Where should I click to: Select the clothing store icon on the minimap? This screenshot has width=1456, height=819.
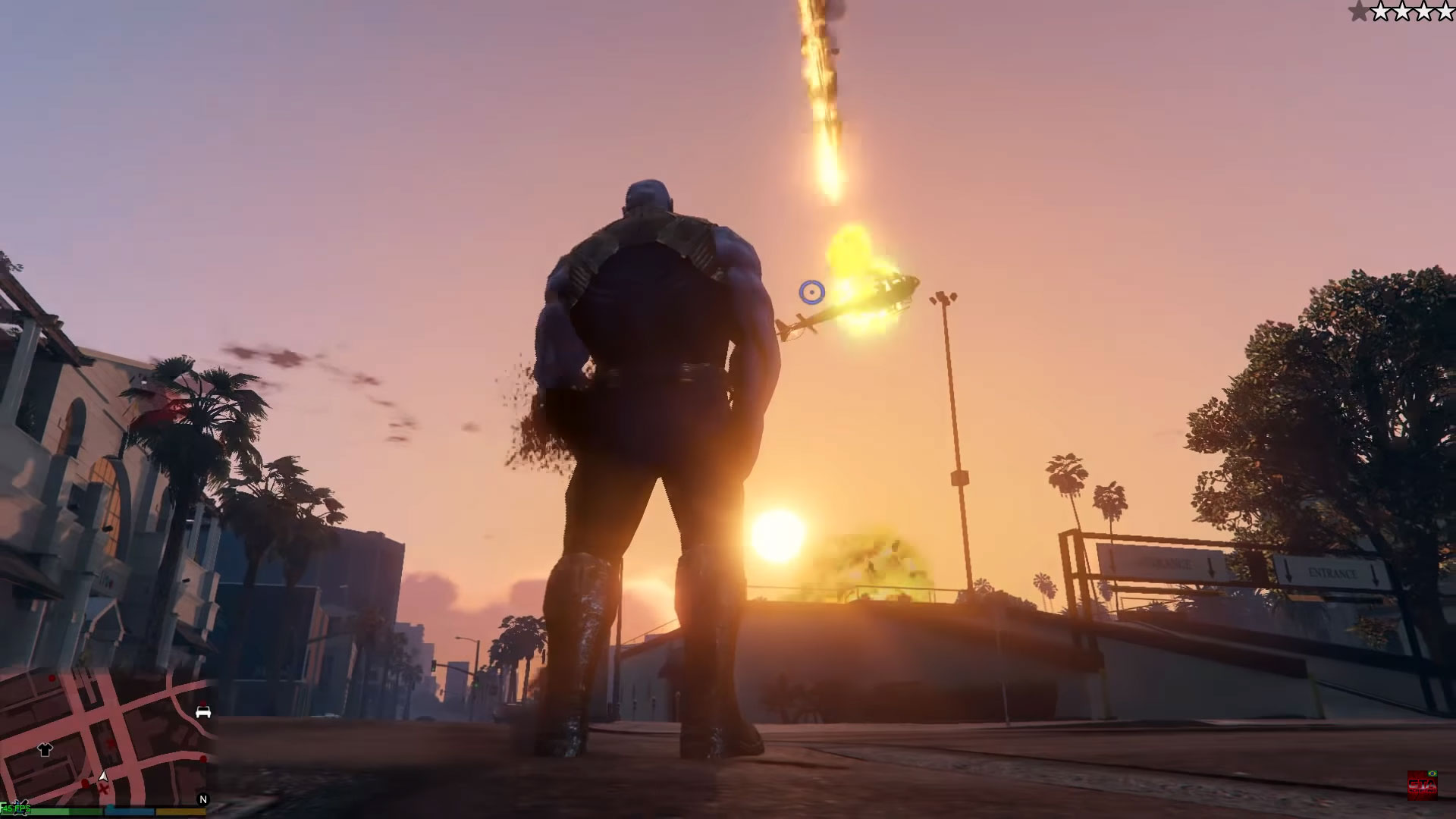[x=45, y=748]
